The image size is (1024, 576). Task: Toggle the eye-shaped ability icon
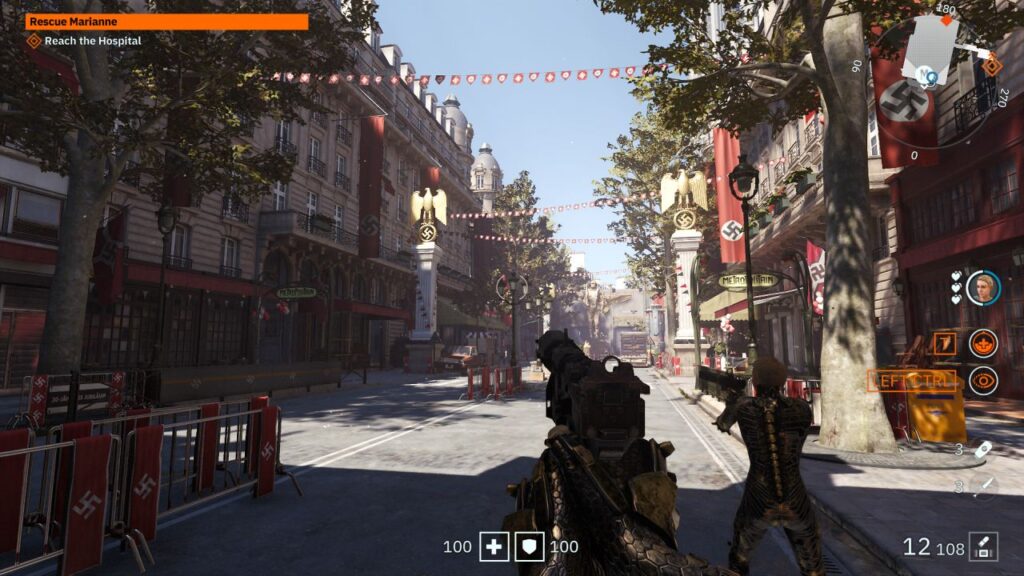coord(983,380)
